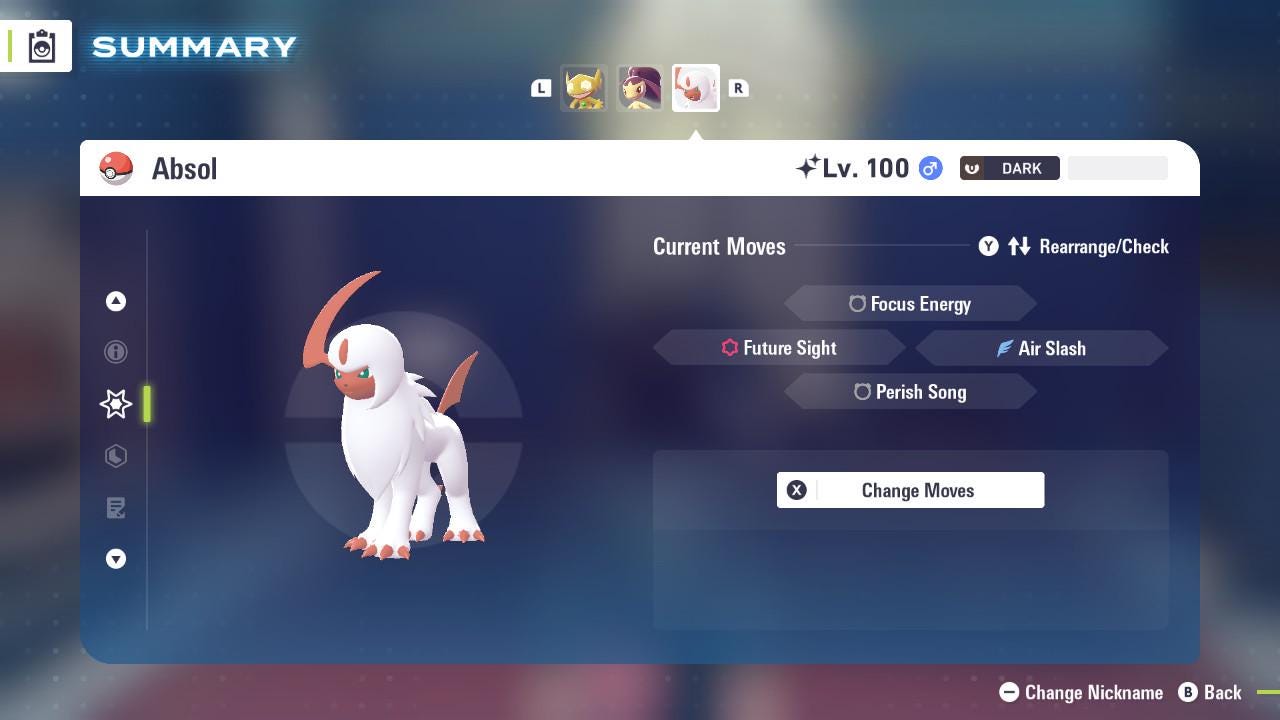Open the Pokémon info sidebar panel

coord(116,352)
